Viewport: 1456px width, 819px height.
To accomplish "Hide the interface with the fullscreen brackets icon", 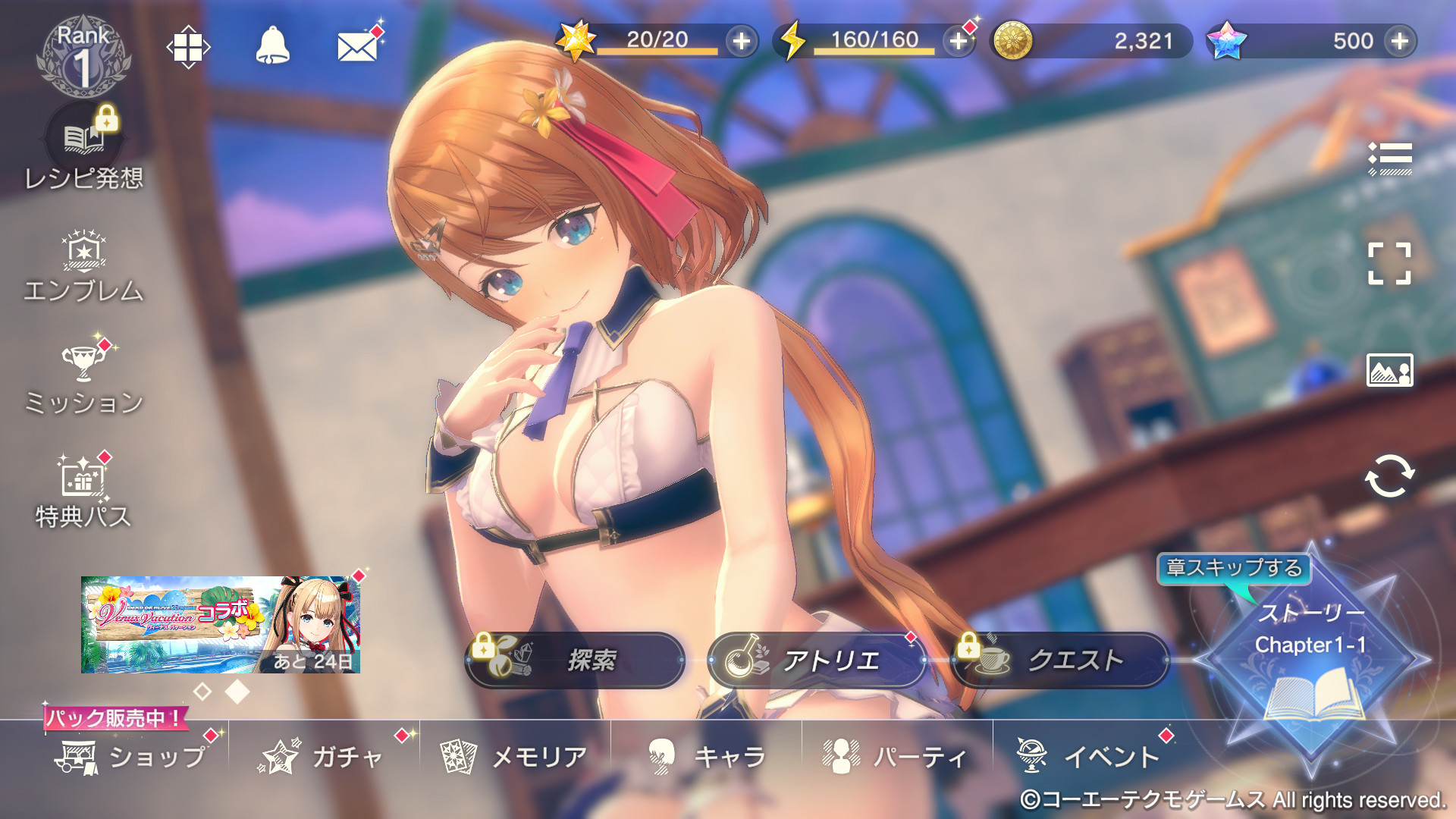I will click(1389, 264).
